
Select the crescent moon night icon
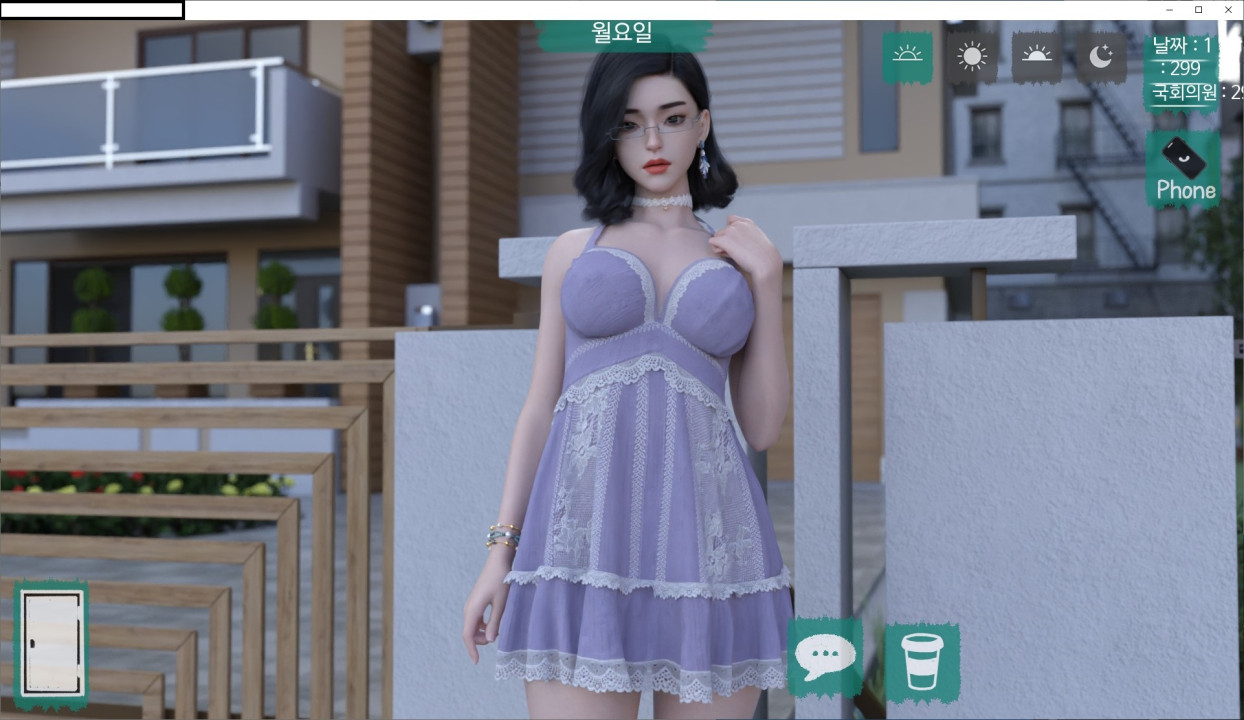click(x=1100, y=57)
